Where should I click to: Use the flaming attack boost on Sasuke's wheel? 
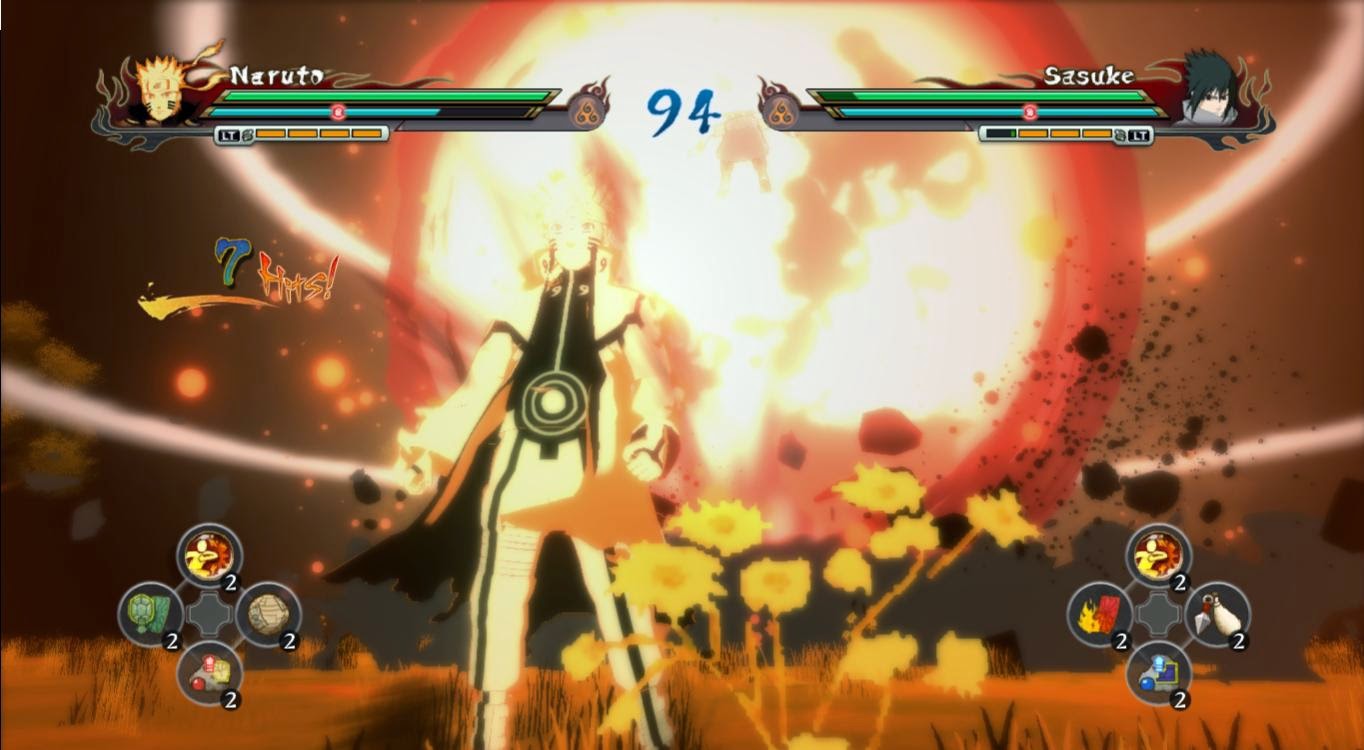[x=1158, y=555]
